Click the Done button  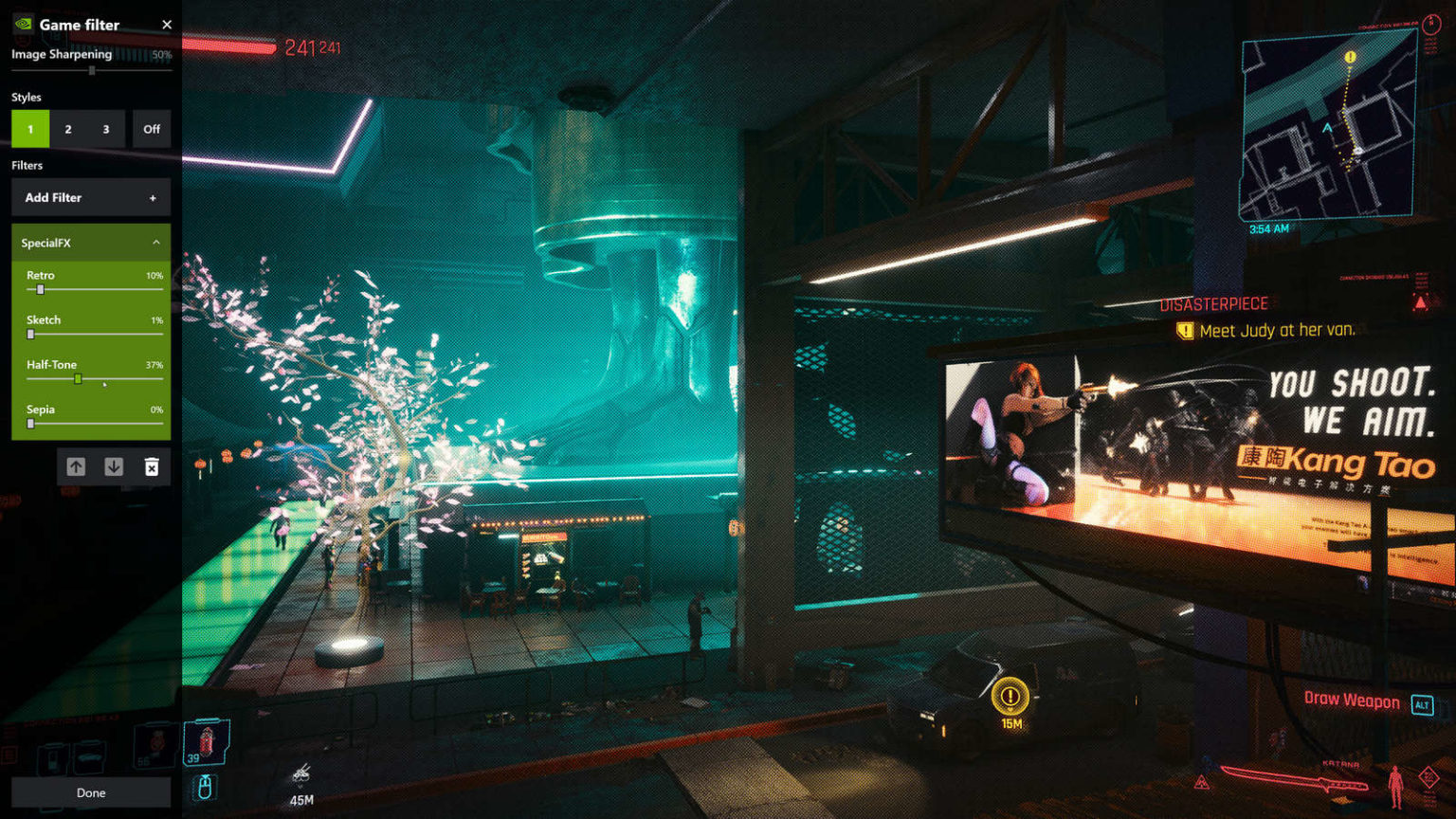point(91,792)
